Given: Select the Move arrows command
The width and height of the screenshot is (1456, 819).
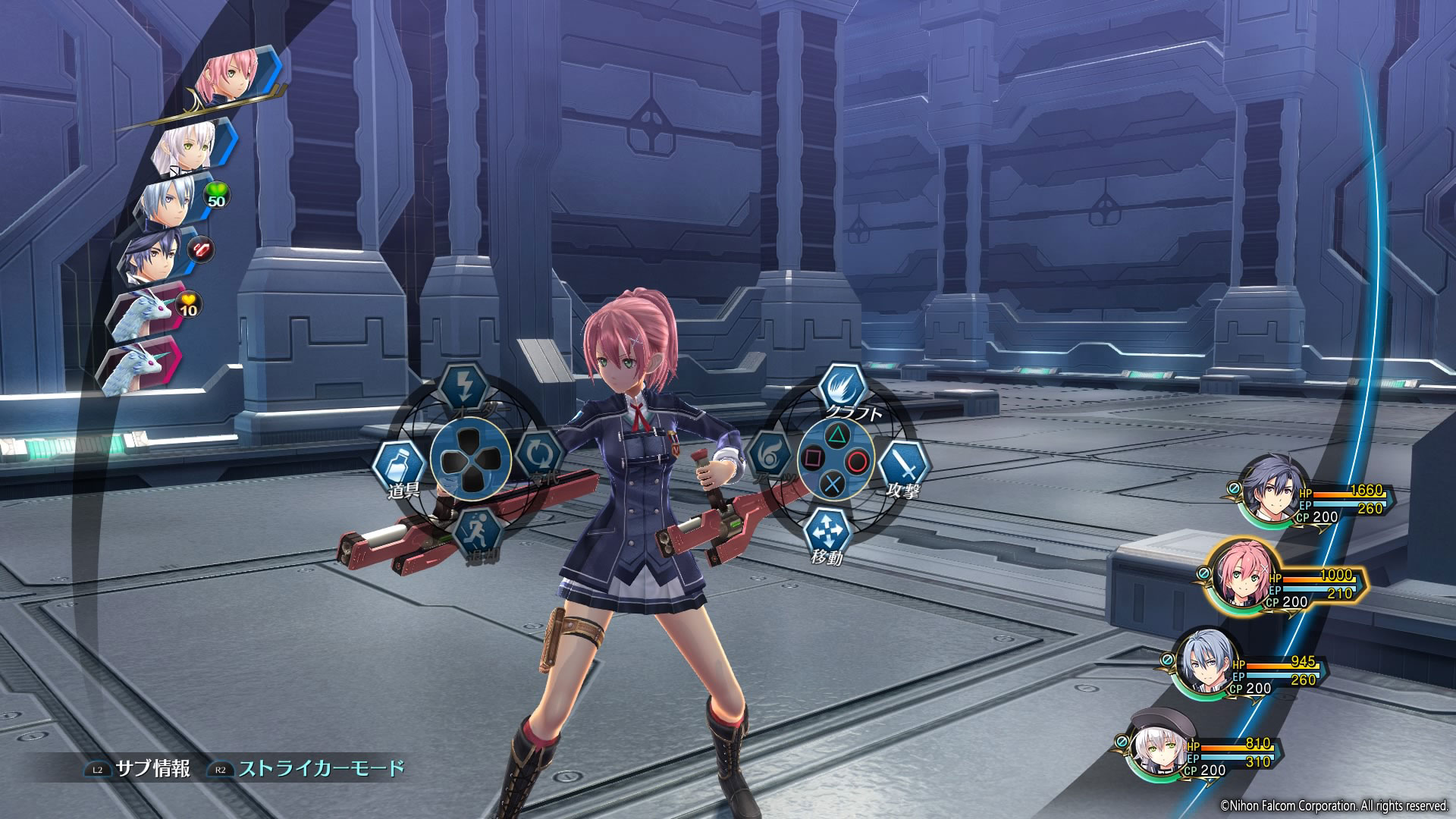Looking at the screenshot, I should (828, 532).
